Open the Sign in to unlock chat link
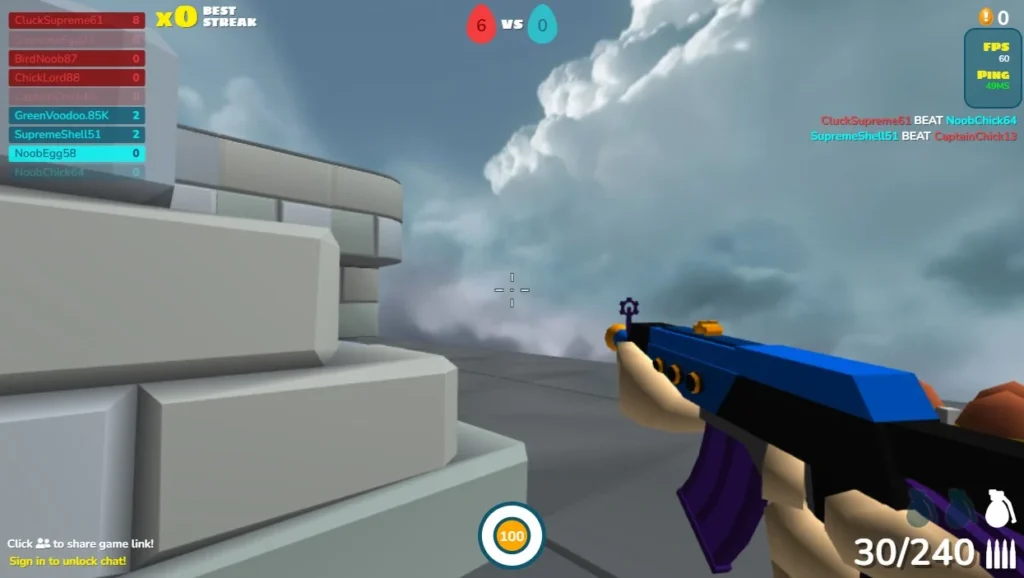 click(x=68, y=561)
